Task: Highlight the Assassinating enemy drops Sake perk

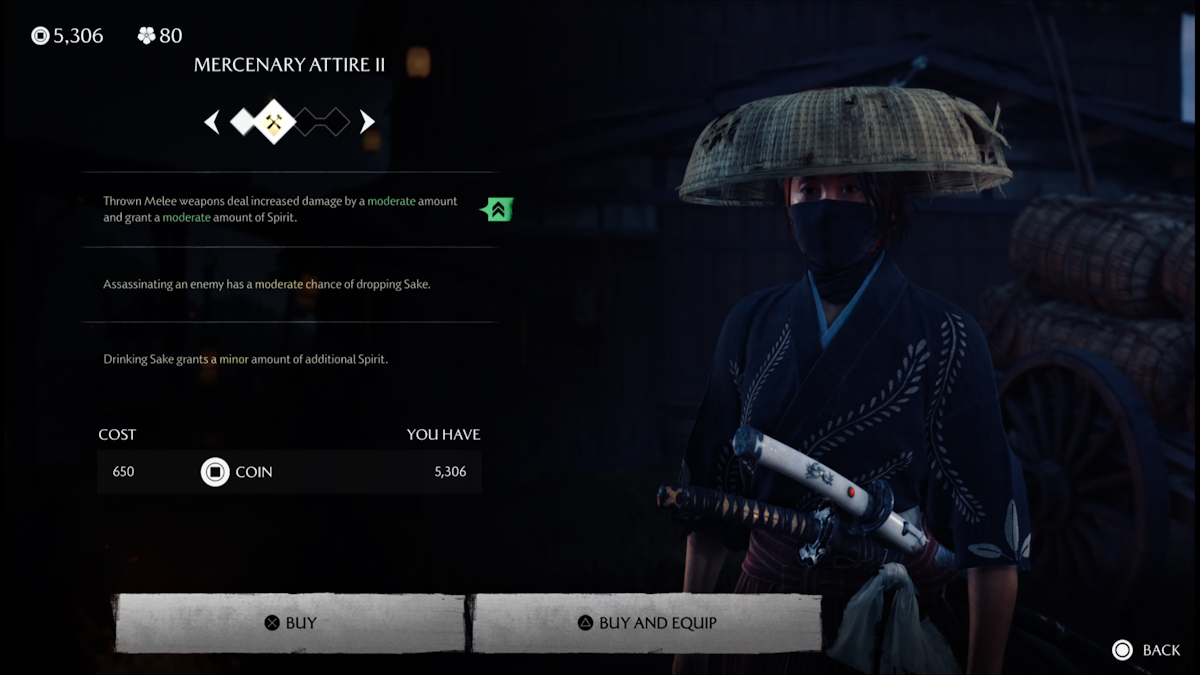Action: pyautogui.click(x=267, y=284)
